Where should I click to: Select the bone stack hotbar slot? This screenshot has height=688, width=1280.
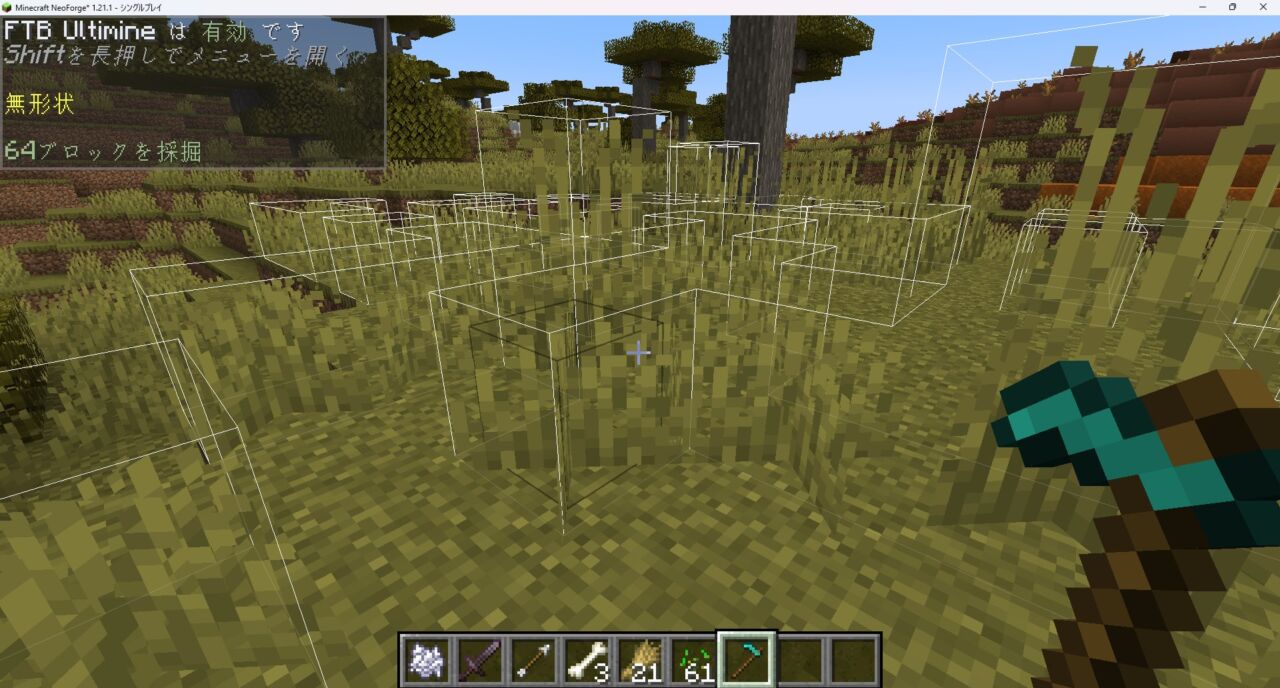(586, 660)
